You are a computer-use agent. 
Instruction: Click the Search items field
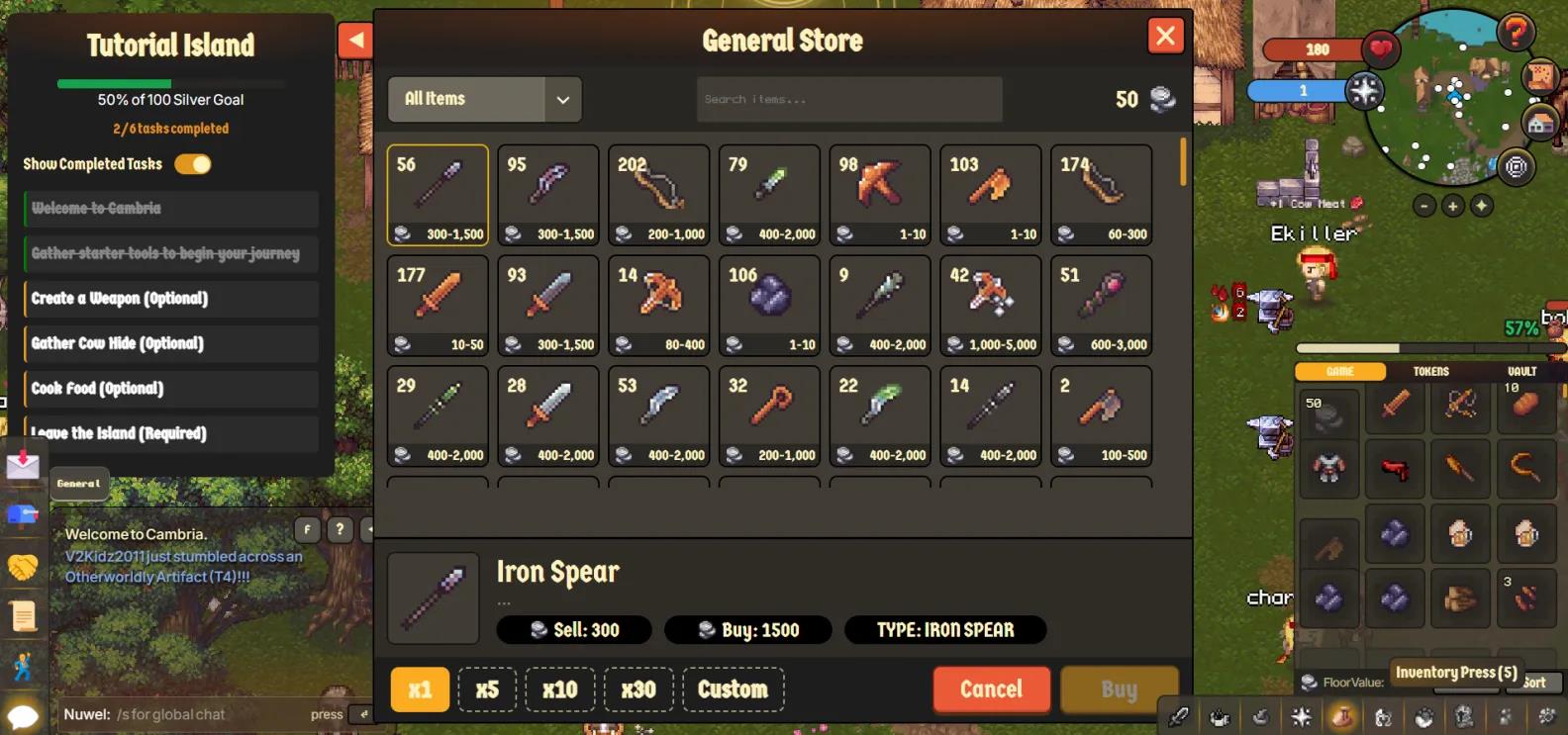pyautogui.click(x=848, y=99)
